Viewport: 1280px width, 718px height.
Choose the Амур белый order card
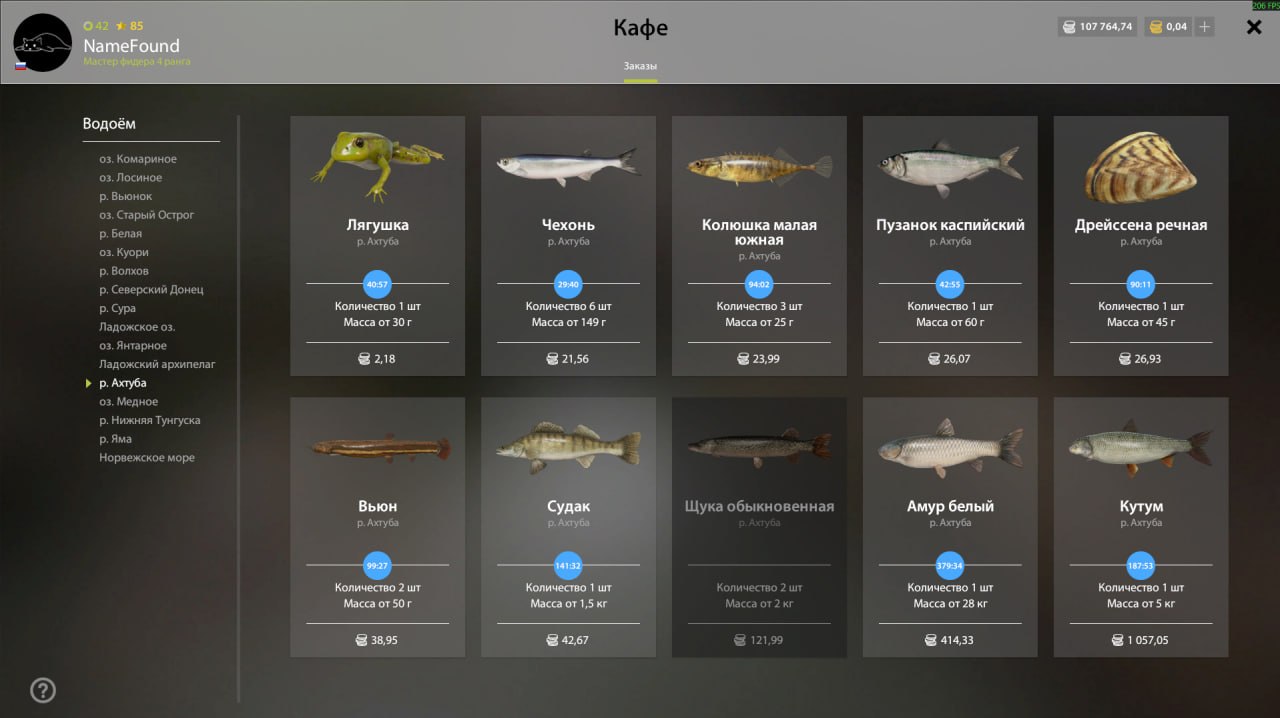pos(950,527)
